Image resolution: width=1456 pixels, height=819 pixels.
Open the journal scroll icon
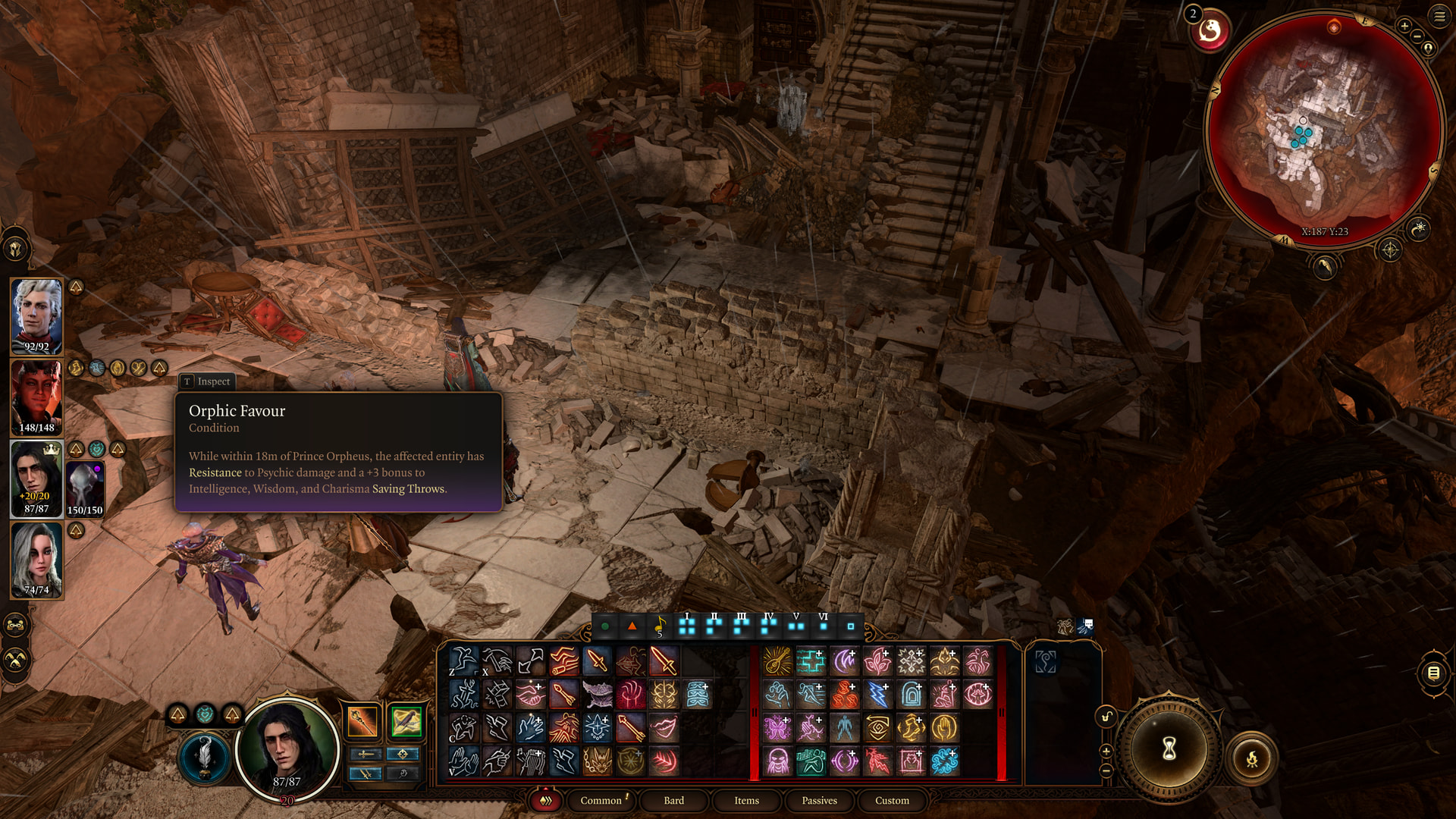(1433, 673)
